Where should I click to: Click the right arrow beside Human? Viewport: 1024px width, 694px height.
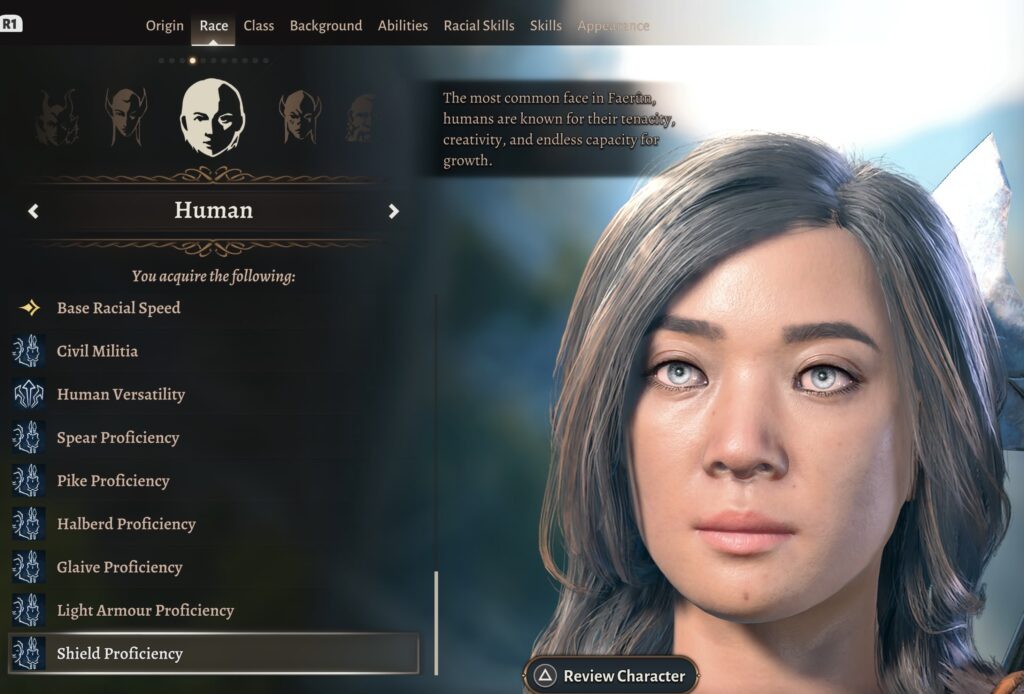[394, 211]
